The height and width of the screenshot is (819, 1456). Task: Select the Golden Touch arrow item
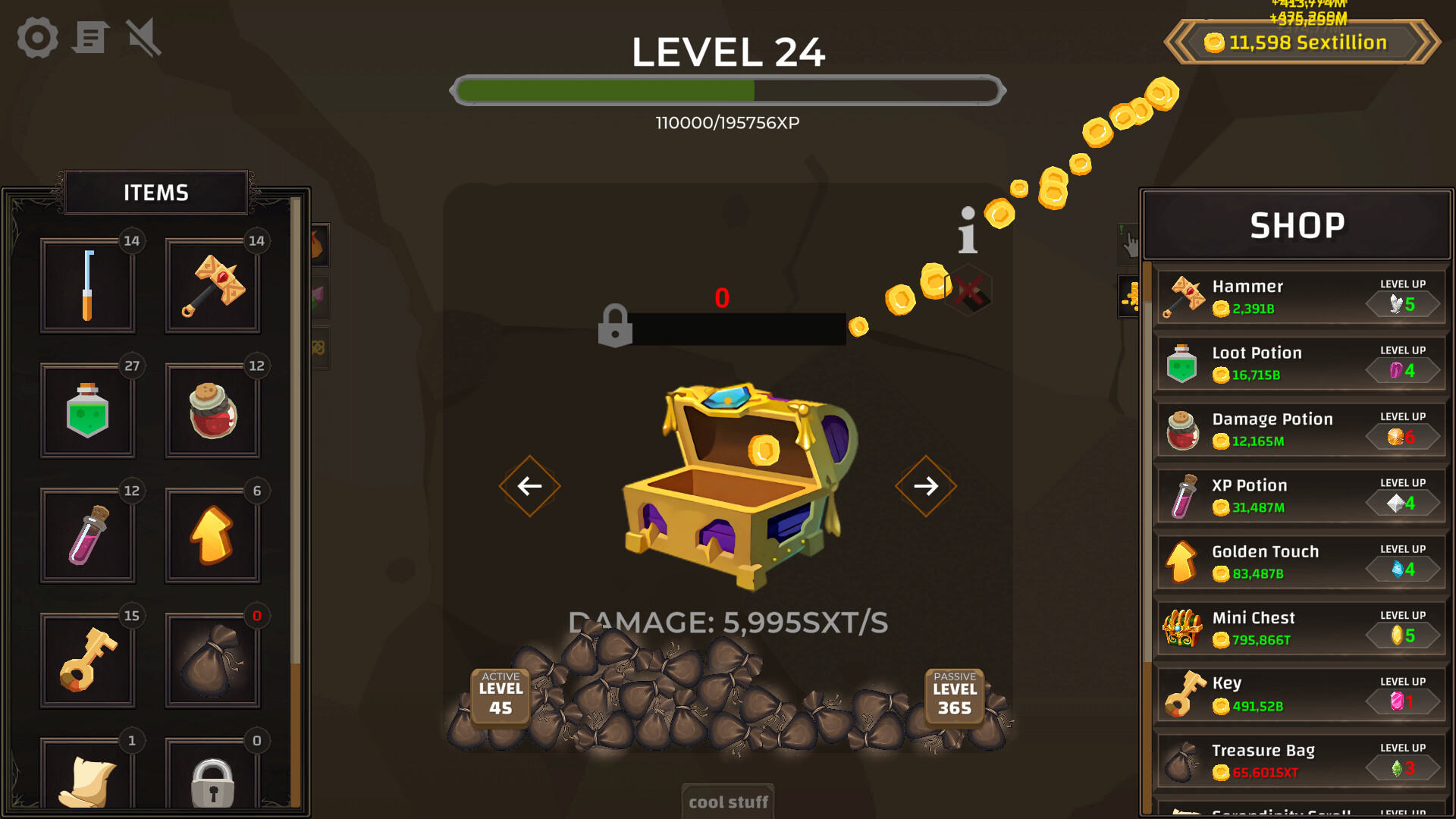(x=212, y=535)
